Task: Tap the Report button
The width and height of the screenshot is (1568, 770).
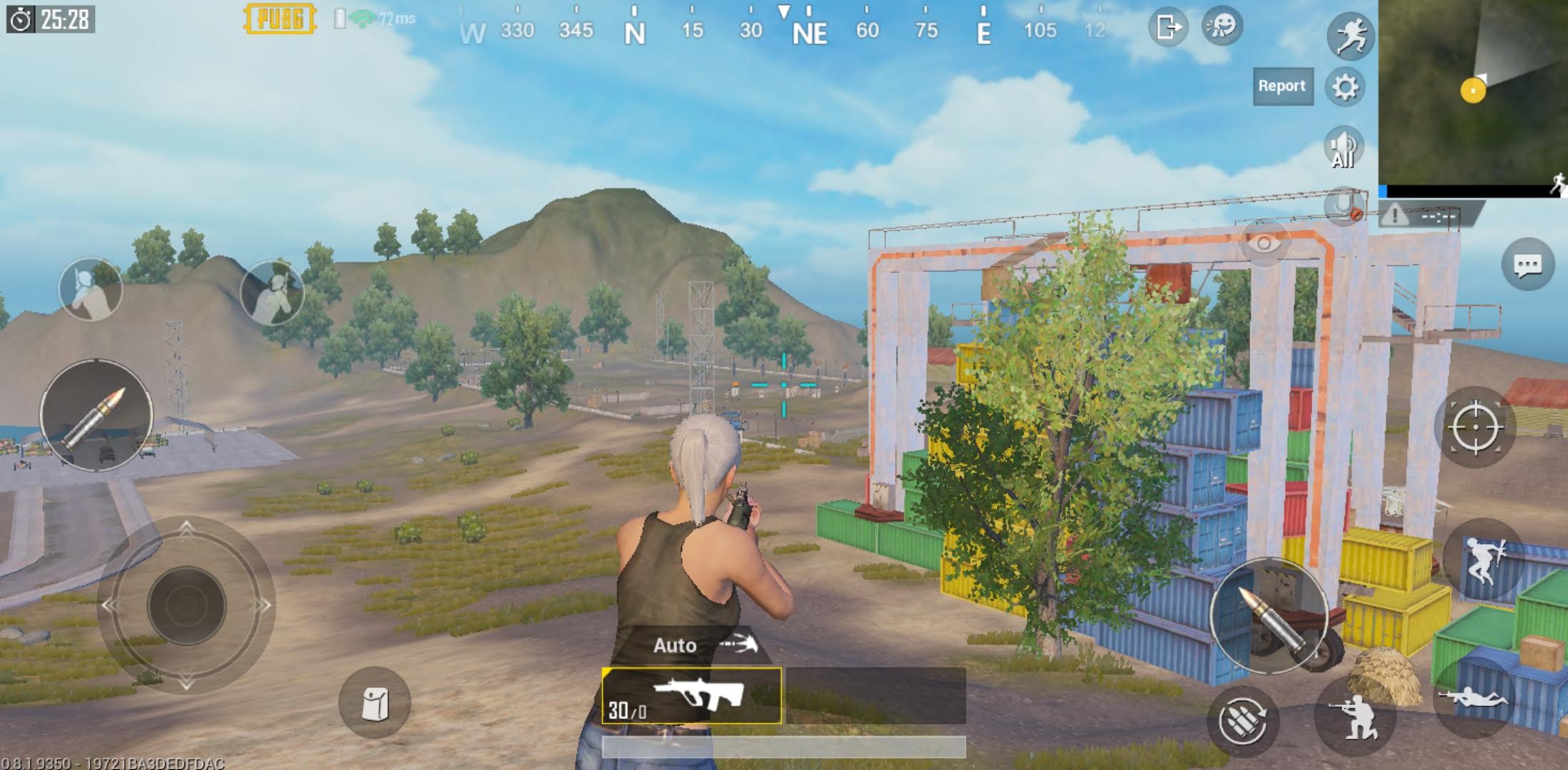Action: pos(1283,86)
